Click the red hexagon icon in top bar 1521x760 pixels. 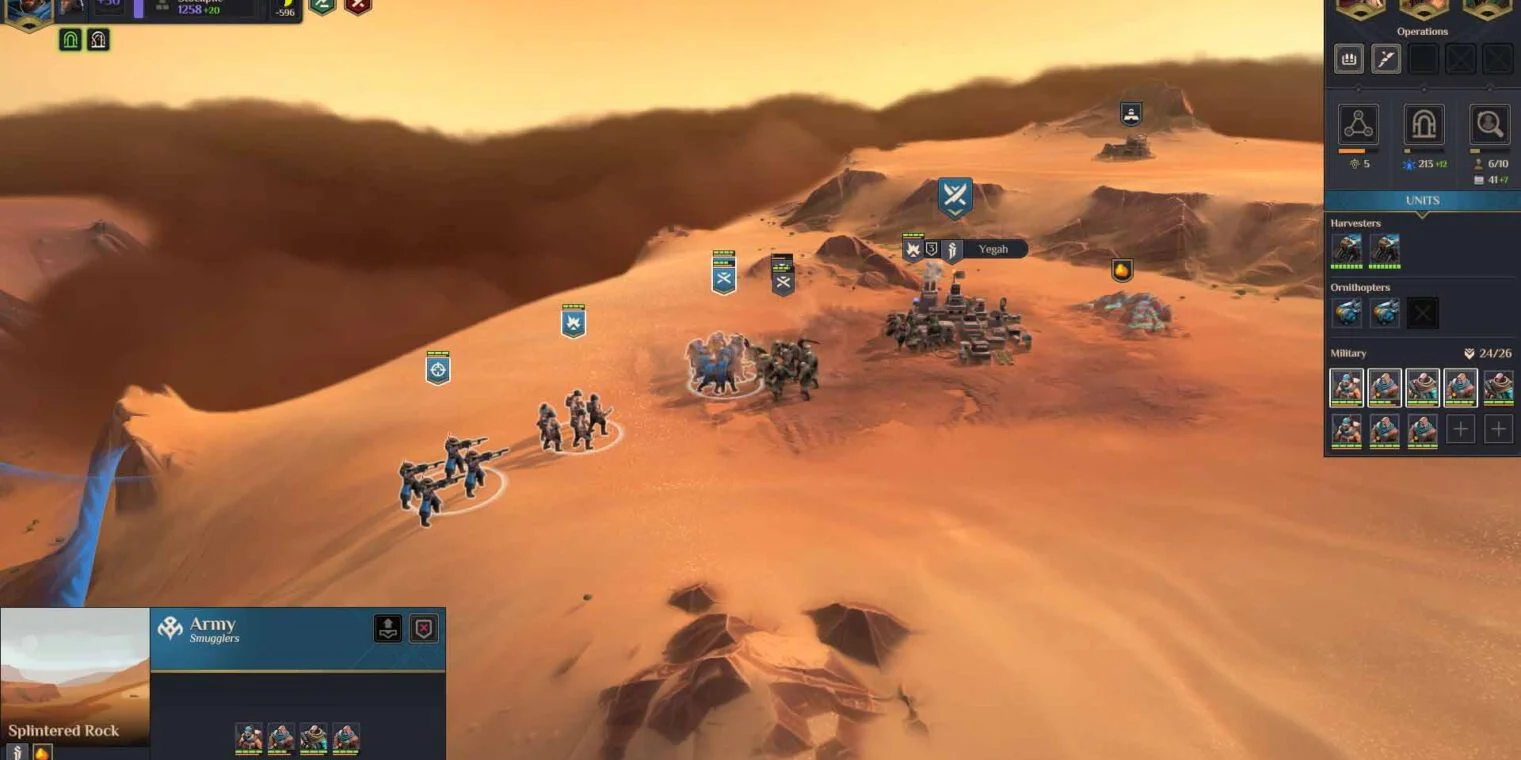[x=357, y=5]
